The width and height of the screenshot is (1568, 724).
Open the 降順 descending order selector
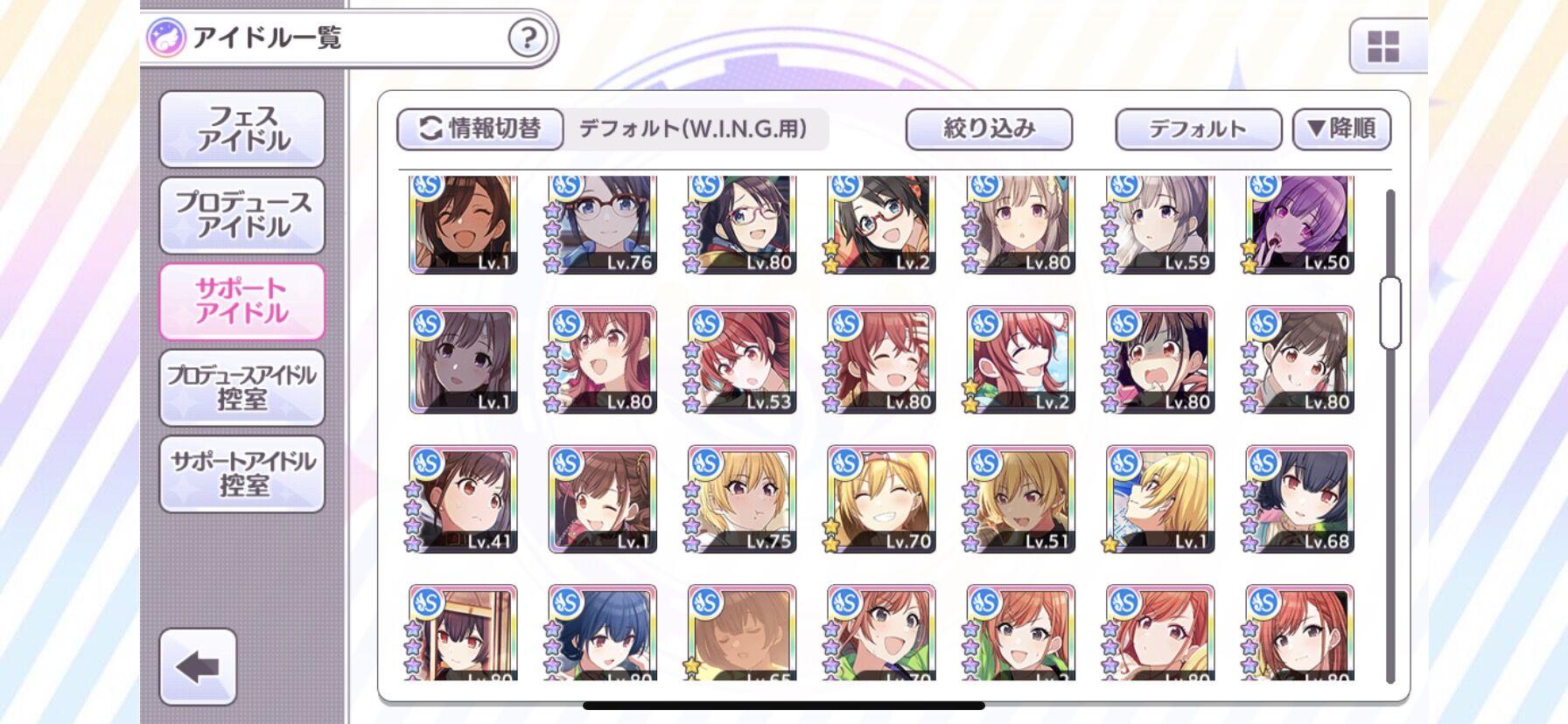click(x=1343, y=128)
